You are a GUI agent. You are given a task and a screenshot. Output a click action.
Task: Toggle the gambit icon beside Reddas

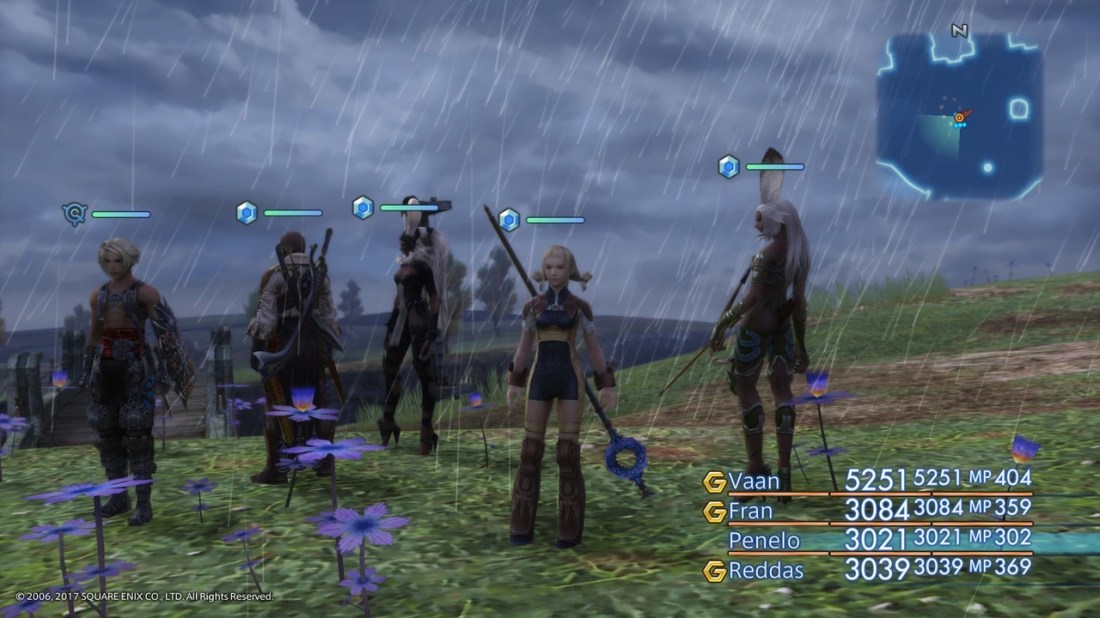pyautogui.click(x=714, y=571)
